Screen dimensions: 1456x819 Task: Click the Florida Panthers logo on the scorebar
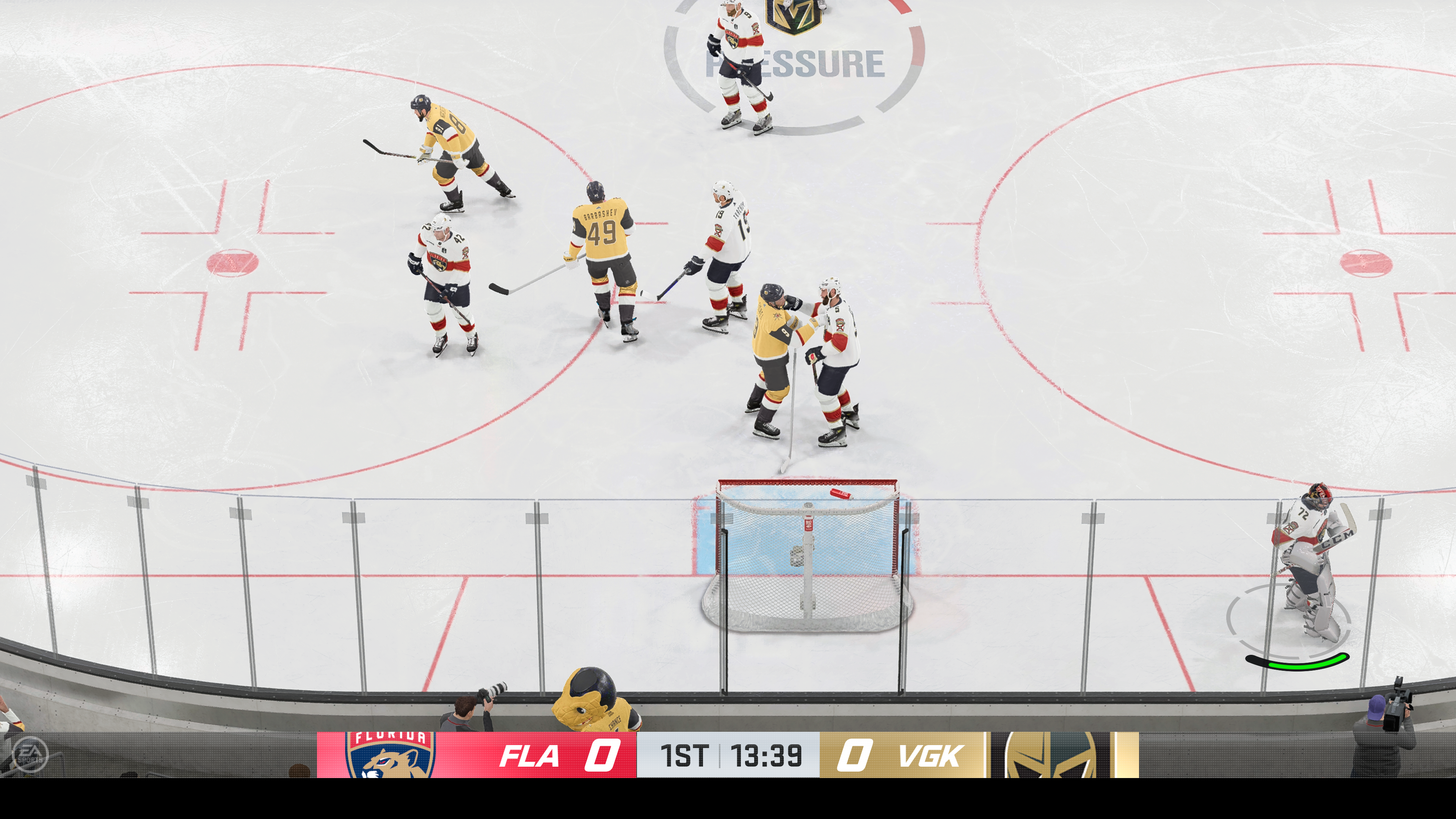coord(390,755)
